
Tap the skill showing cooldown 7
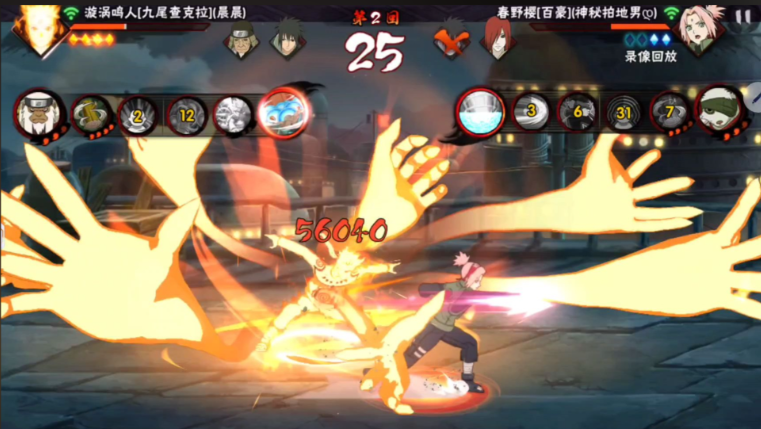671,113
